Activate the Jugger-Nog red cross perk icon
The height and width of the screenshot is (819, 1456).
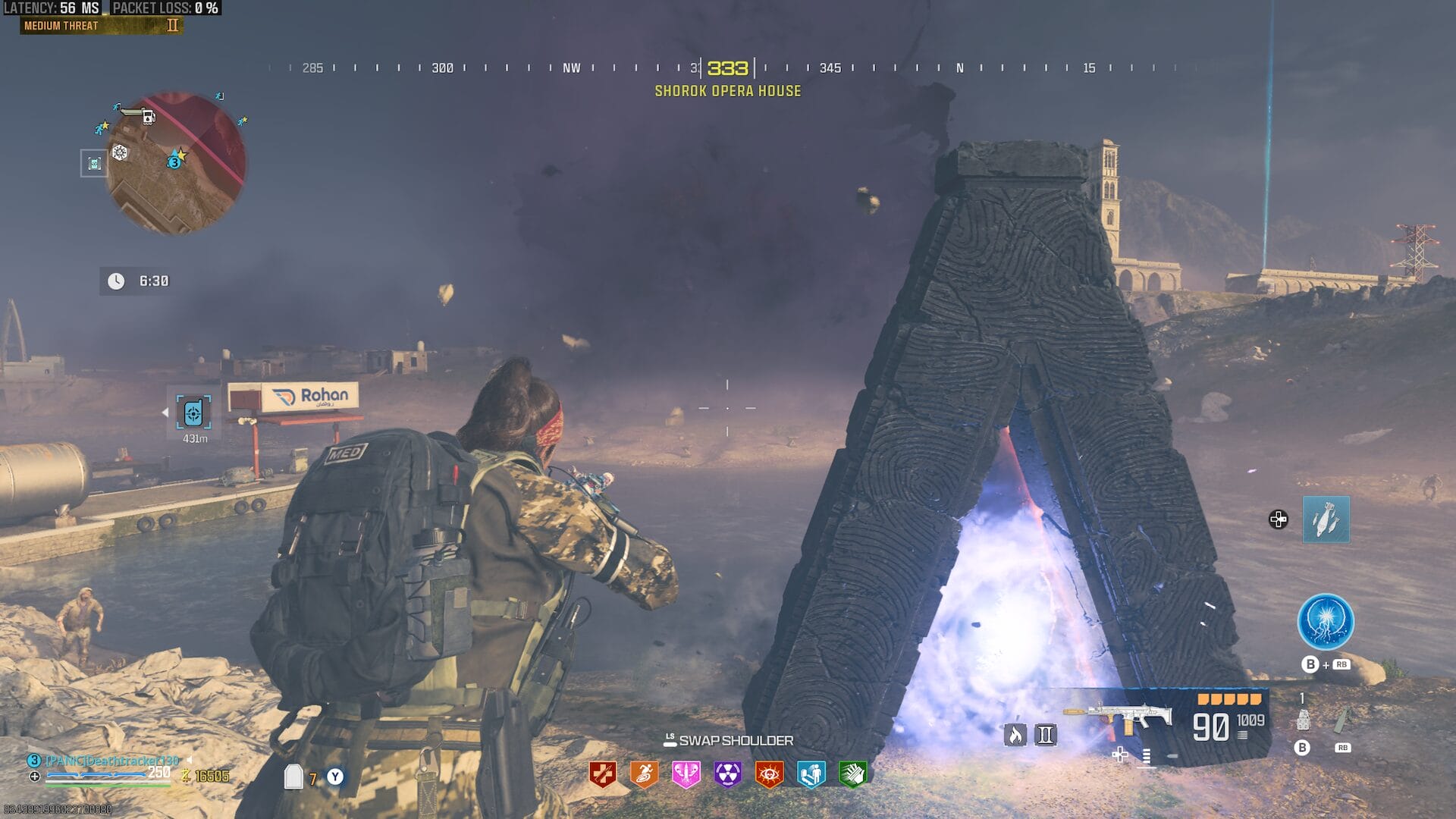point(603,774)
